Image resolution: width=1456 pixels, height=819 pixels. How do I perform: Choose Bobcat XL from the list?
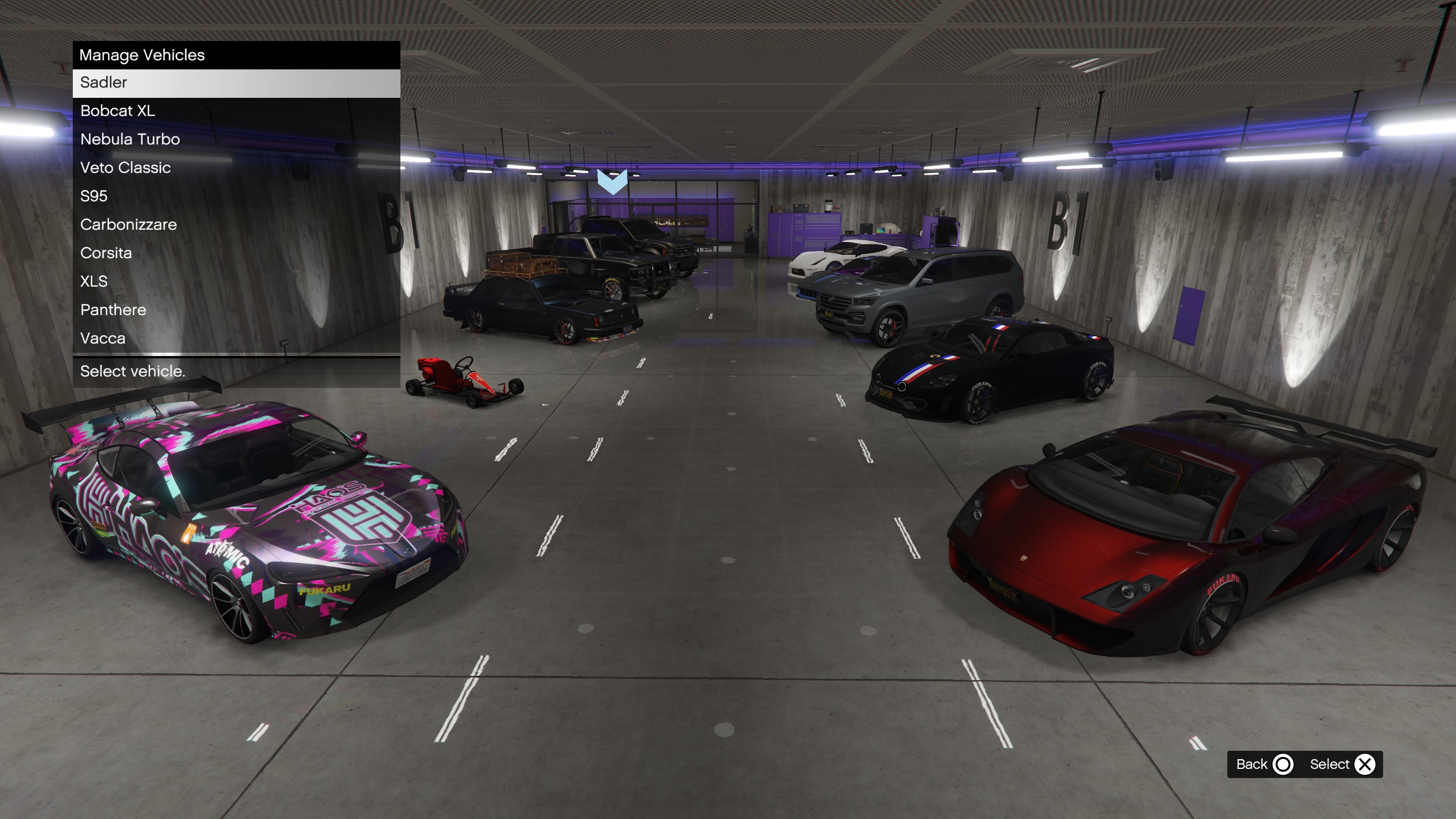tap(236, 111)
